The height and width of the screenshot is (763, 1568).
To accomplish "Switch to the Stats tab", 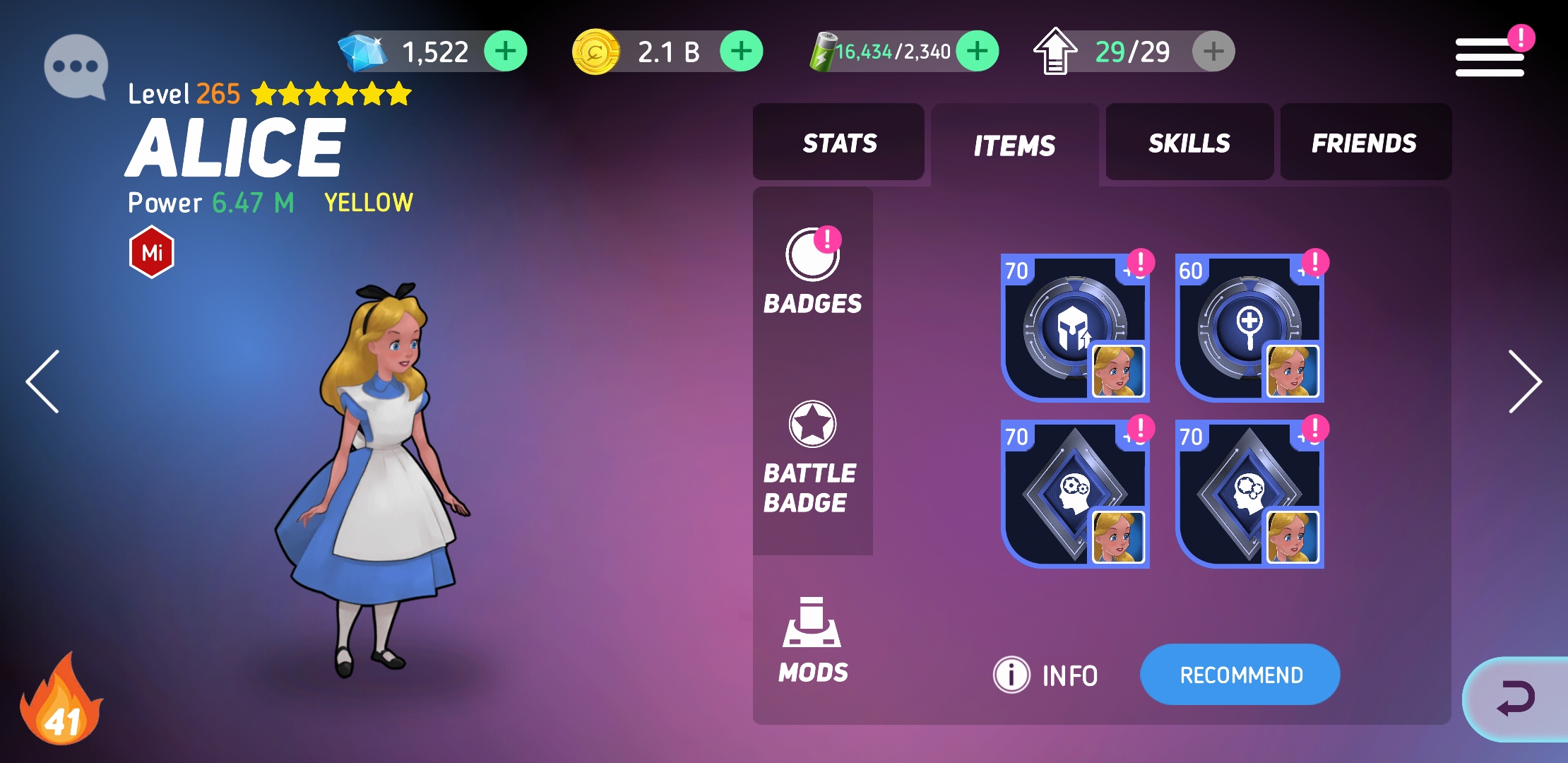I will [839, 143].
